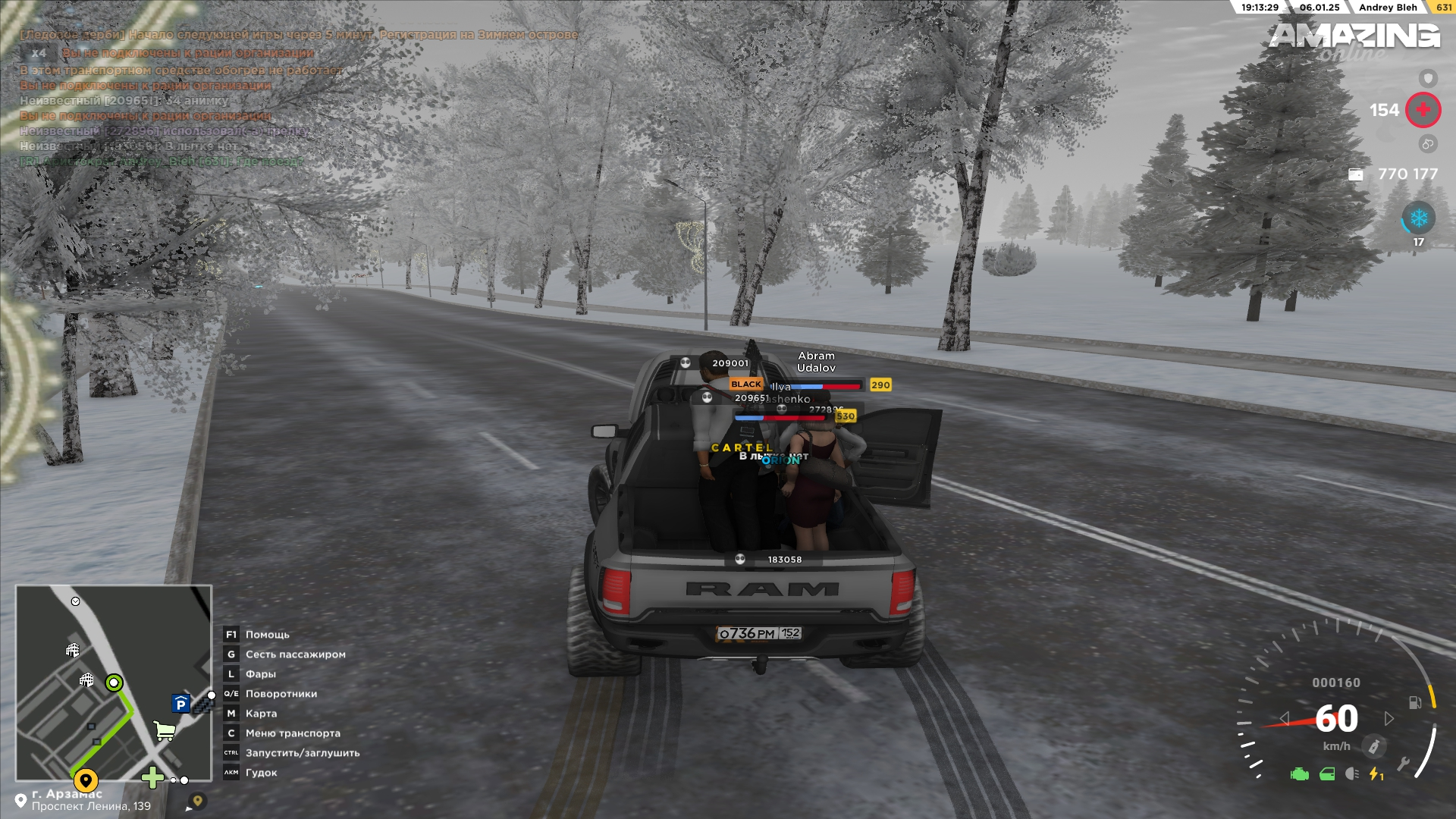1456x819 pixels.
Task: Toggle the headlights indicator icon
Action: (1352, 774)
